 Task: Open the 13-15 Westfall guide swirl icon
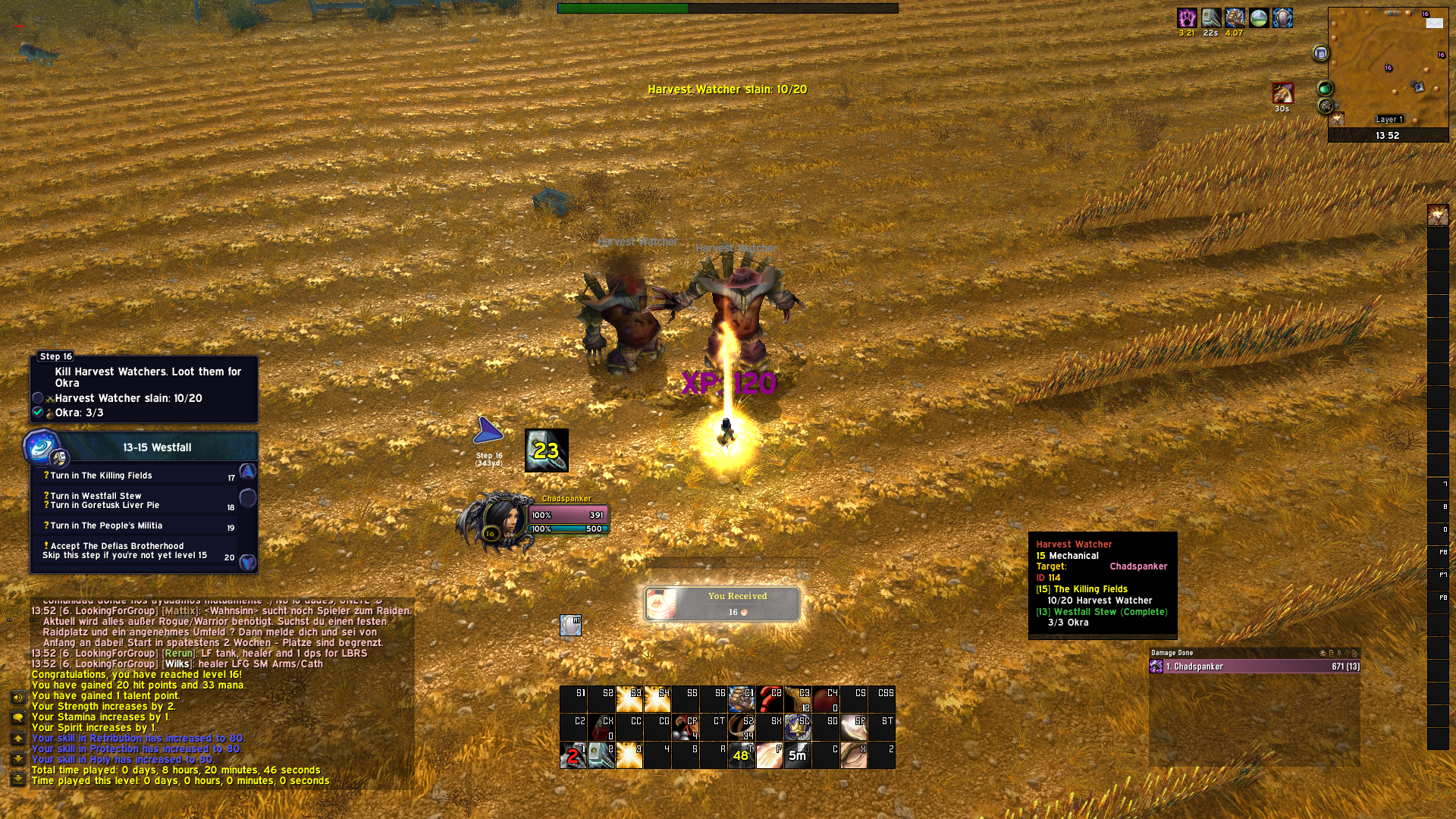pyautogui.click(x=41, y=447)
